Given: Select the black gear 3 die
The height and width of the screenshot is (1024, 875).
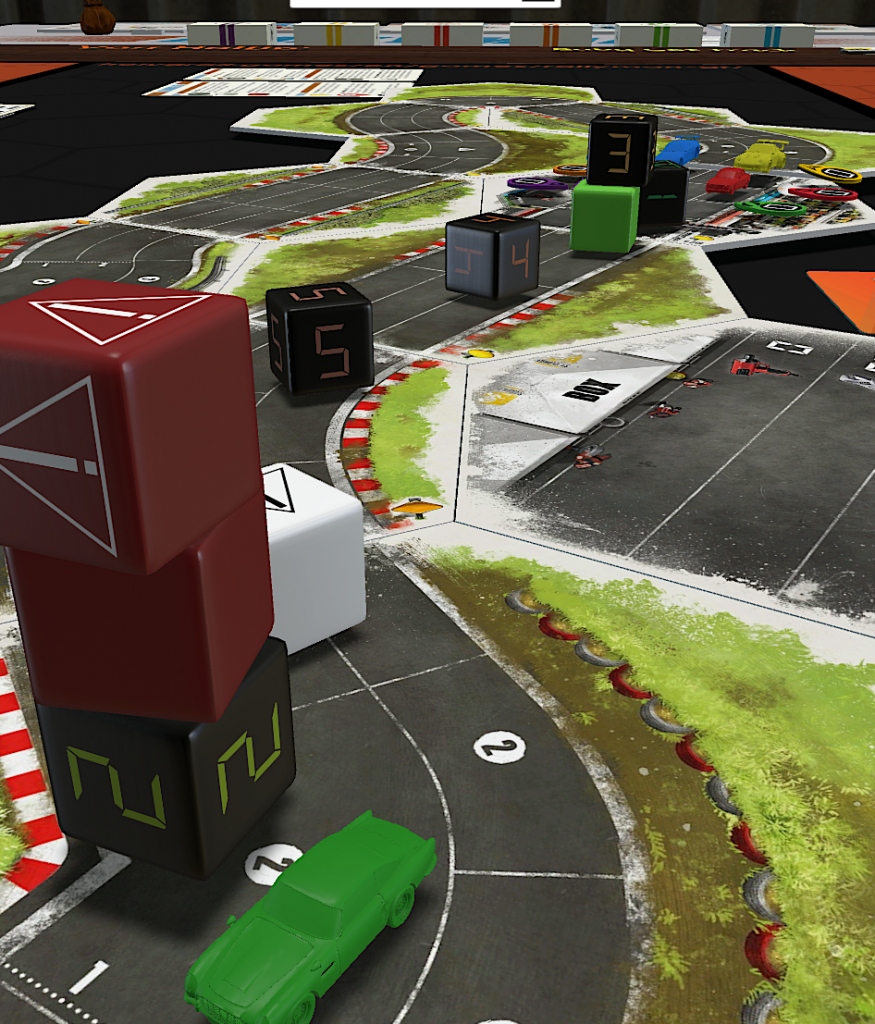Looking at the screenshot, I should coord(622,149).
